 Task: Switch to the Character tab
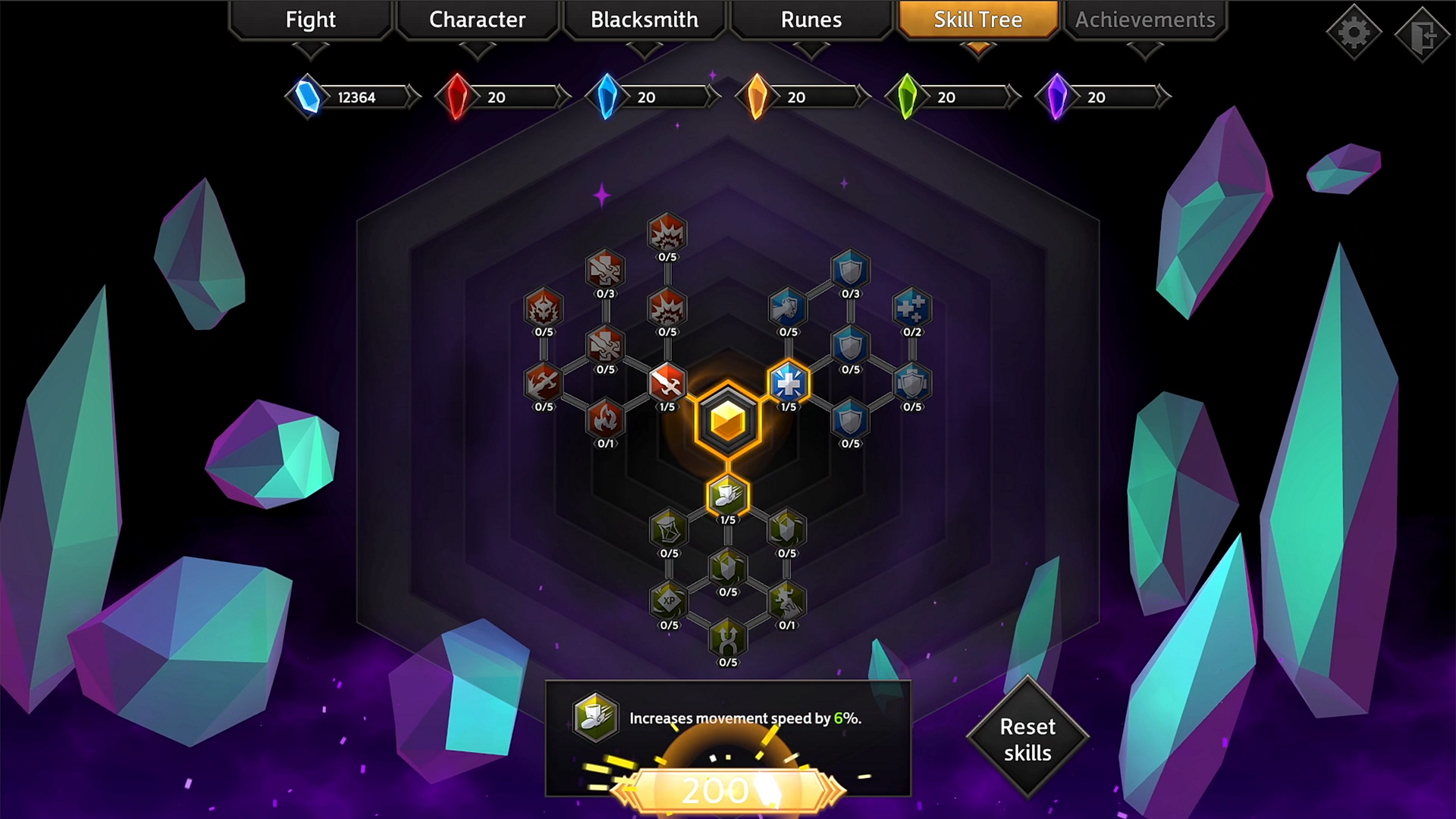tap(477, 20)
